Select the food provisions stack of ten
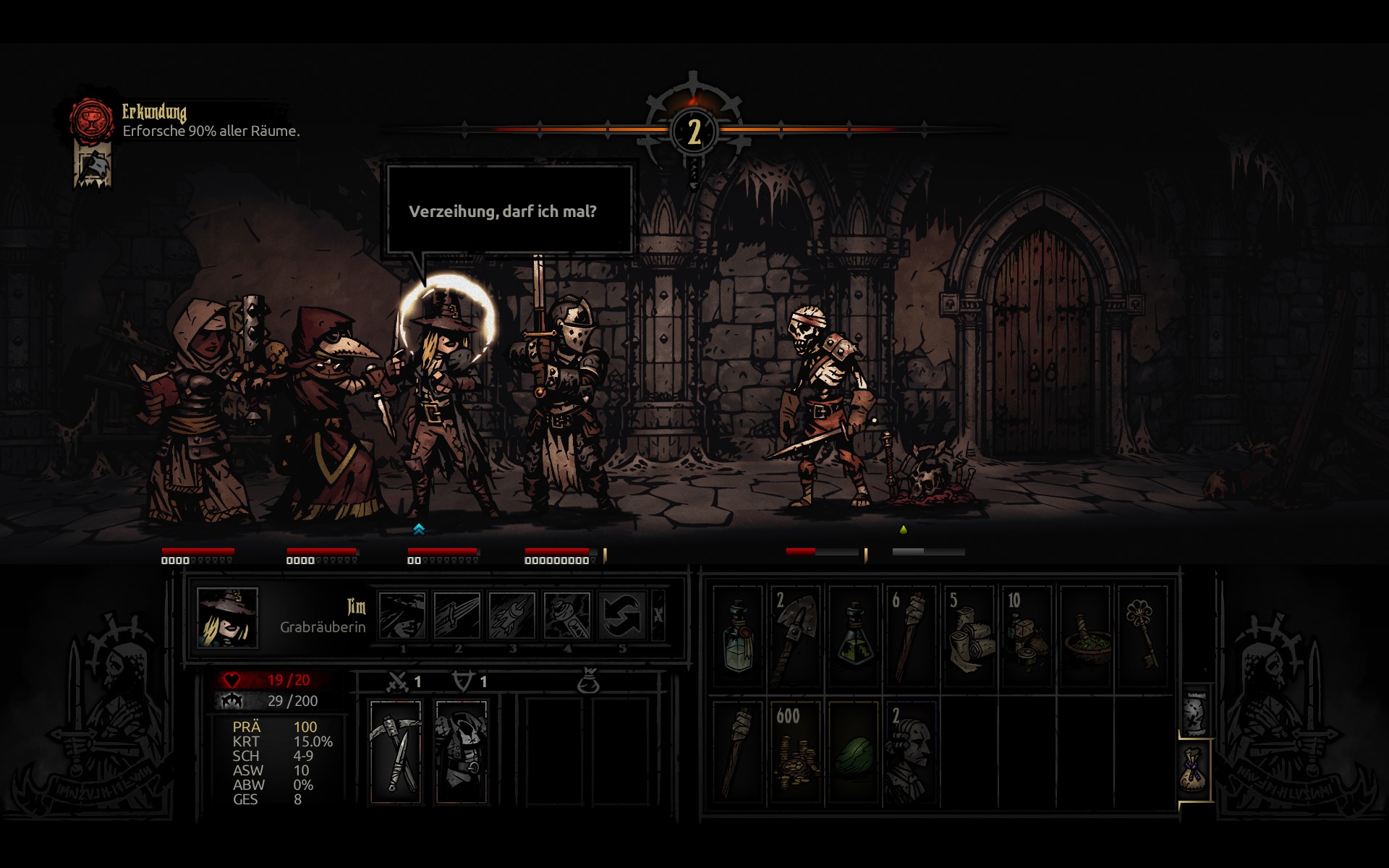Viewport: 1389px width, 868px height. (1027, 637)
